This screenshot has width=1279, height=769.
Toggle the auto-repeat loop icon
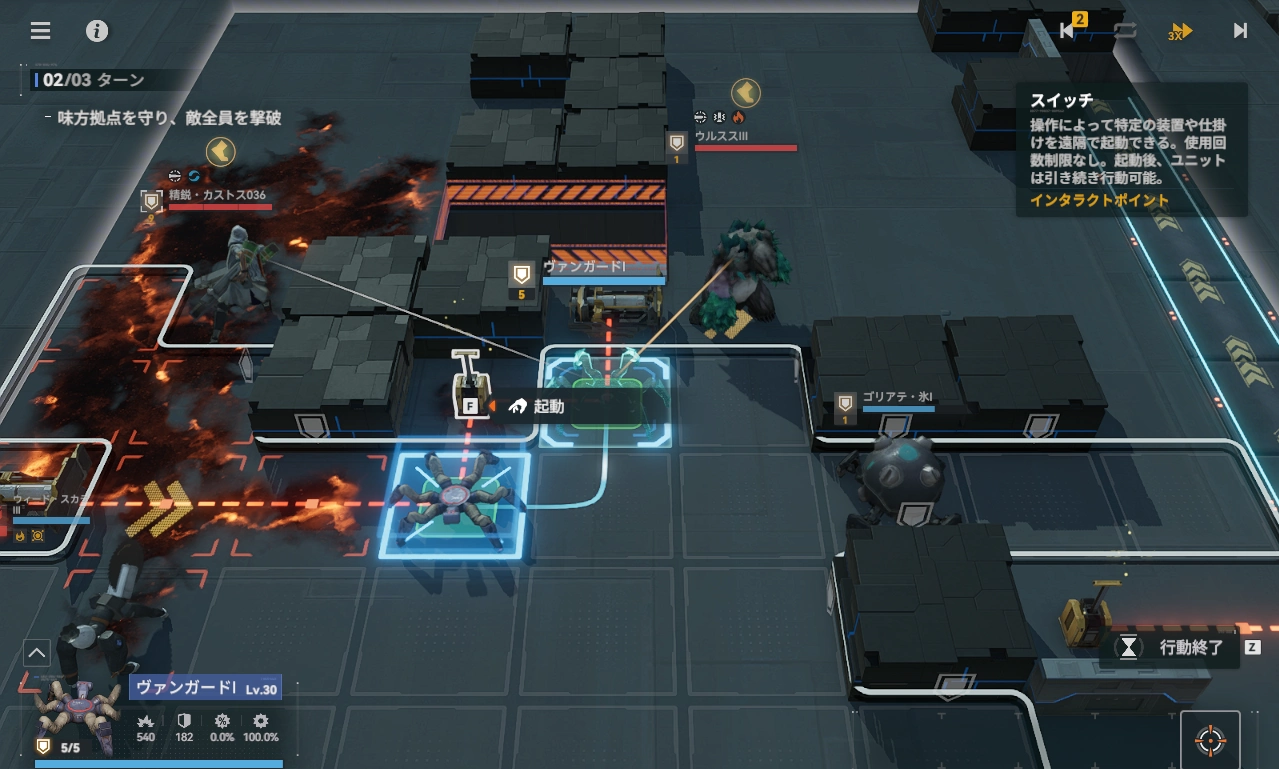coord(1125,30)
